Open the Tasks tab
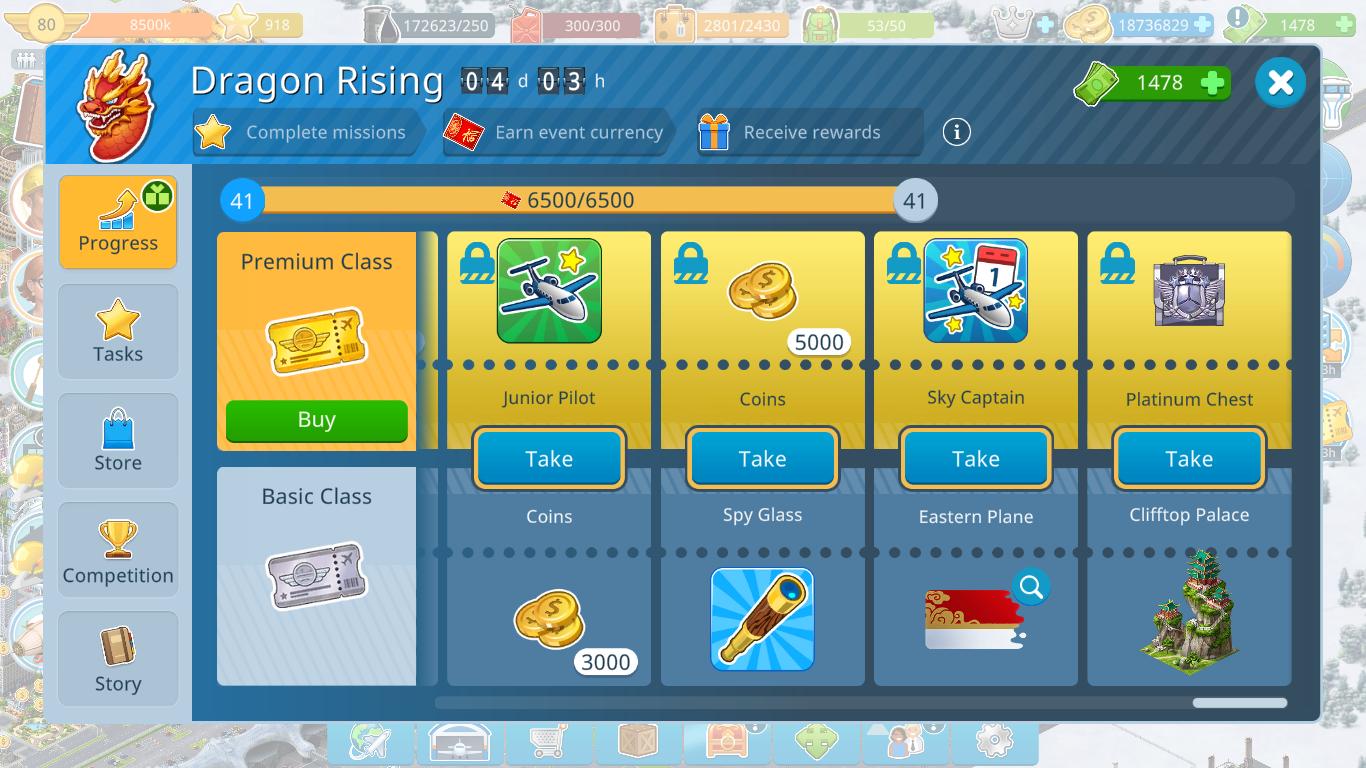 [118, 332]
